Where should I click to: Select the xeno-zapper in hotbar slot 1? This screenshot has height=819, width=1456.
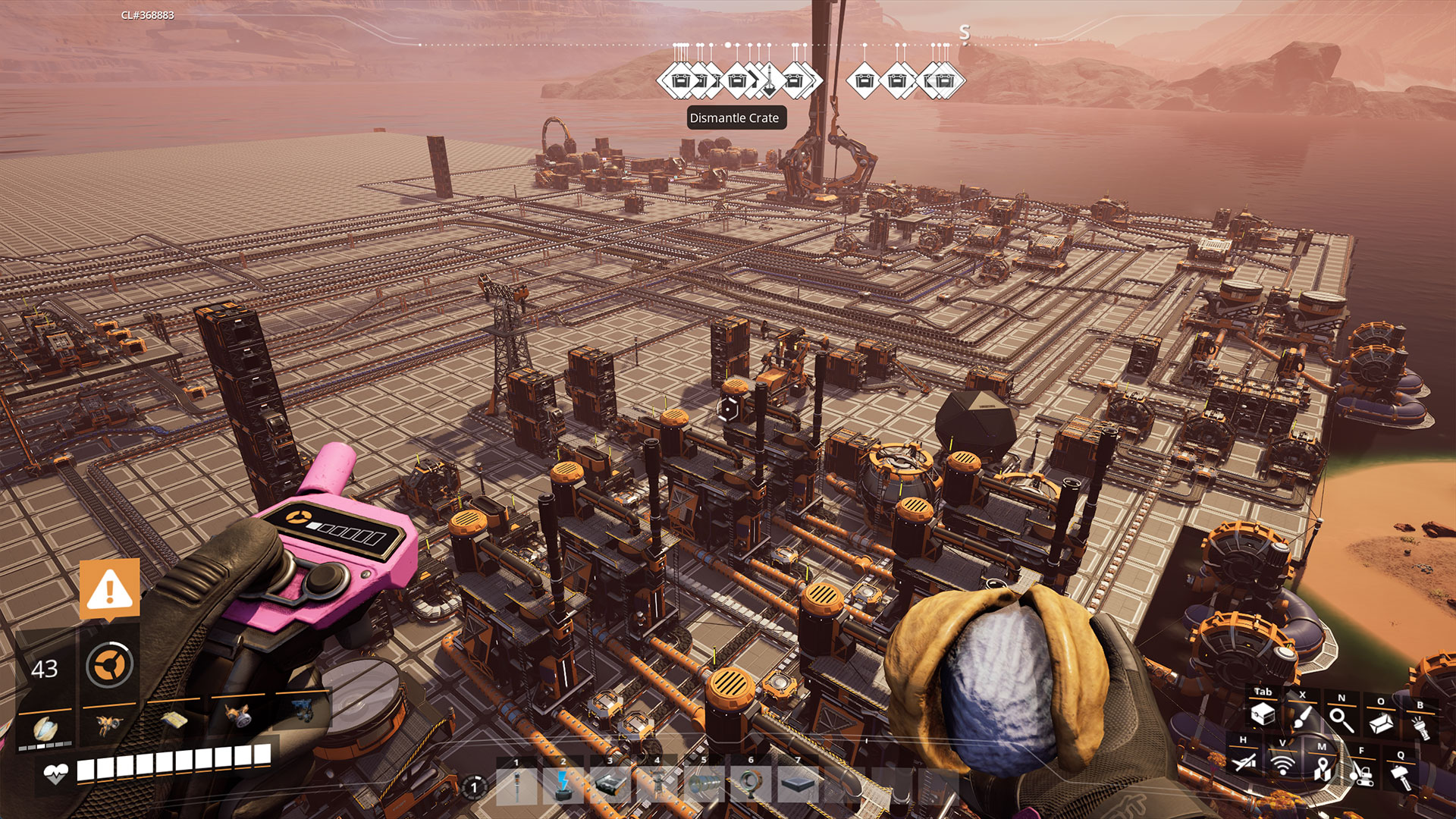click(517, 786)
